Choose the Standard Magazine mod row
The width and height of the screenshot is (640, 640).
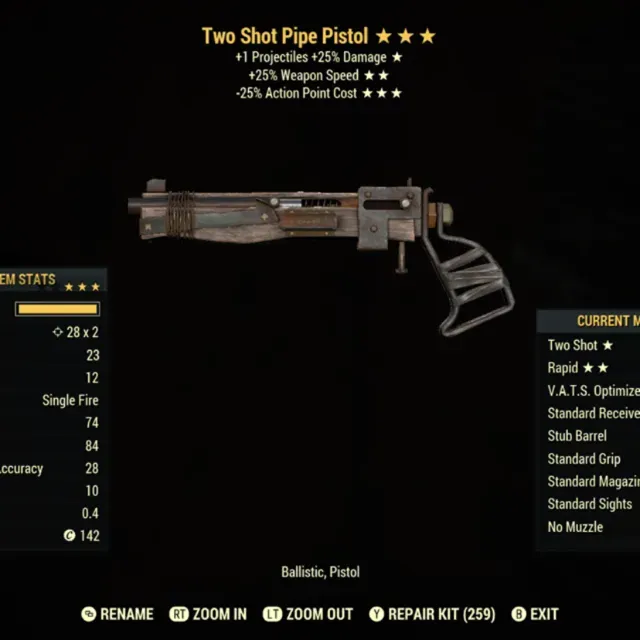(593, 482)
